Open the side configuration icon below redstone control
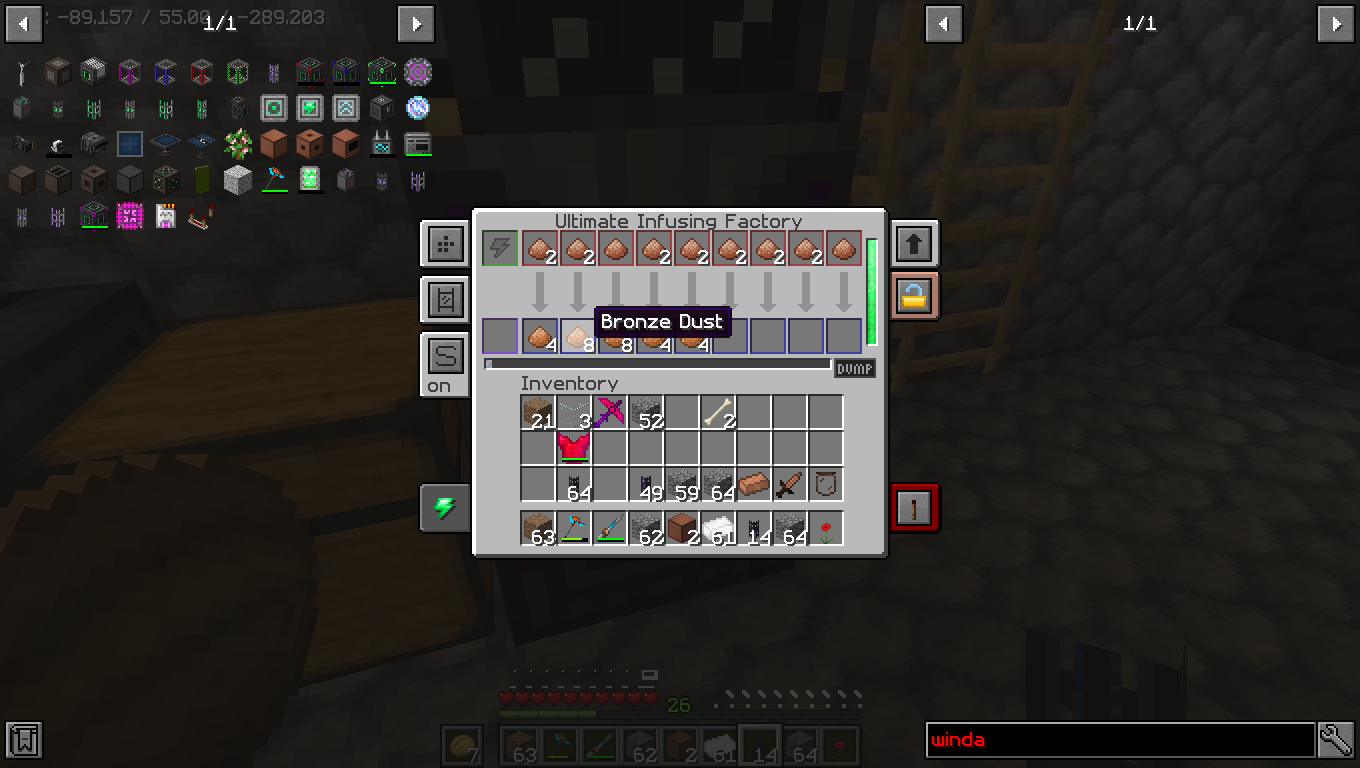Viewport: 1360px width, 768px height. coord(444,300)
